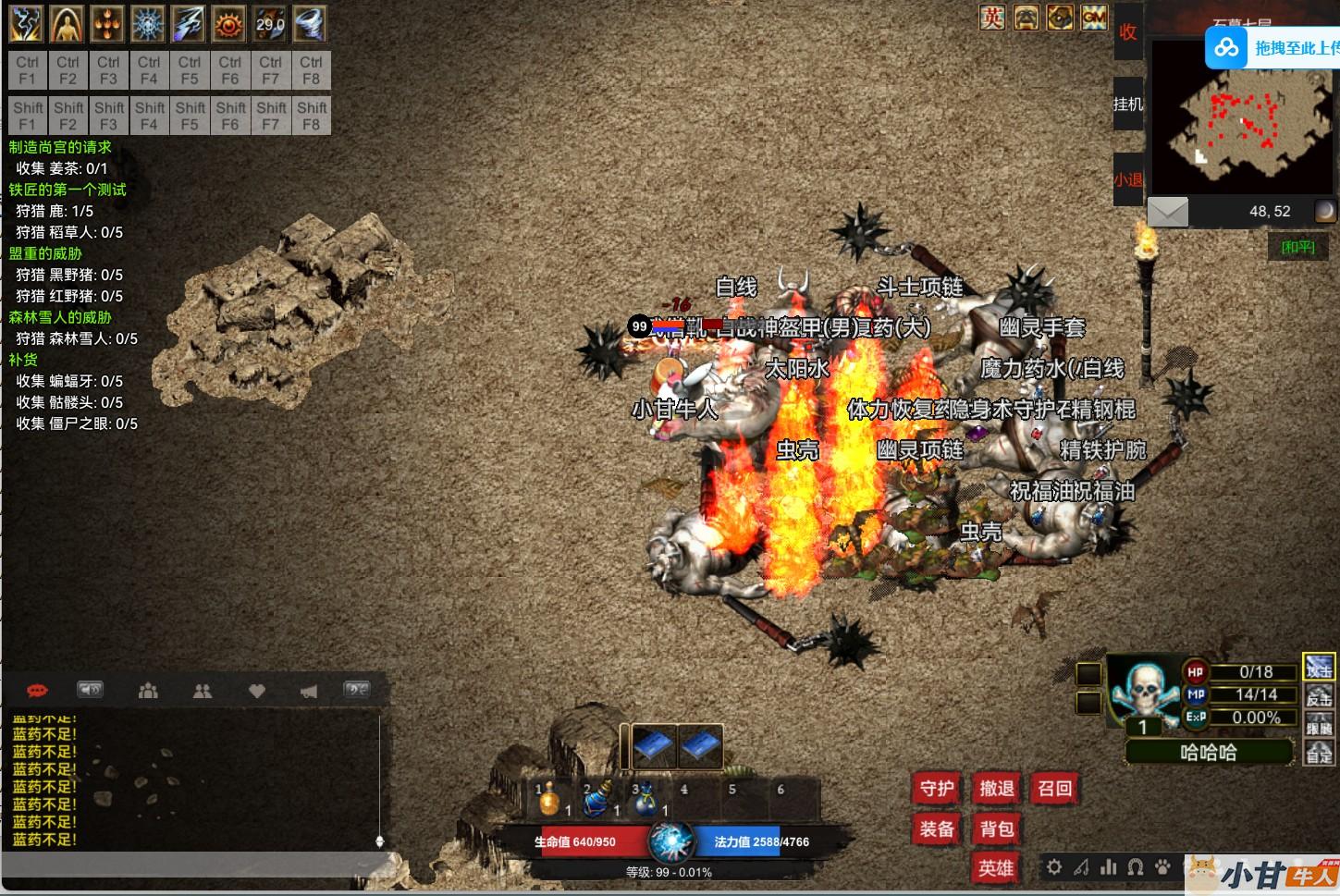This screenshot has height=896, width=1340.
Task: Toggle the 和平 attack mode label
Action: [x=1297, y=247]
